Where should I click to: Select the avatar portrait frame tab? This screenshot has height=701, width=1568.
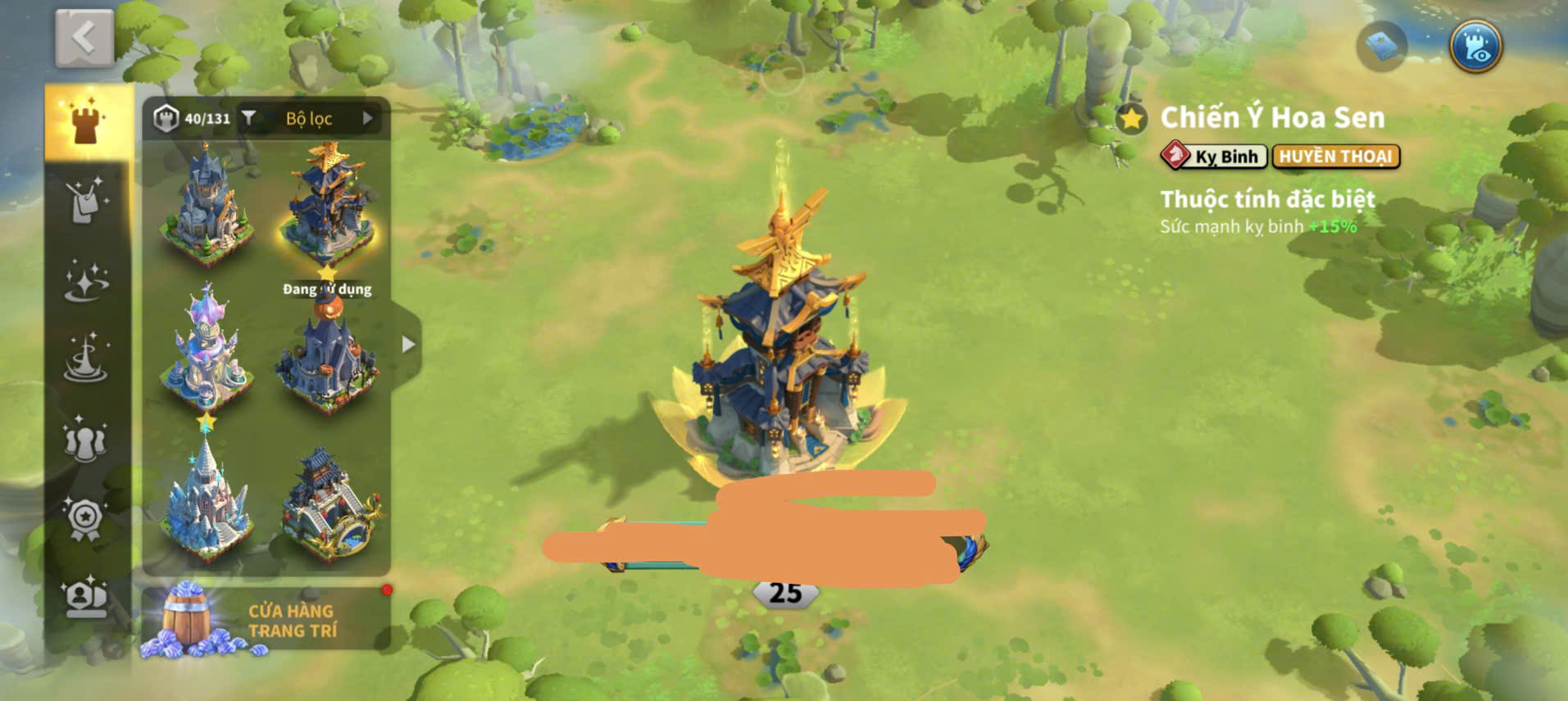tap(86, 596)
